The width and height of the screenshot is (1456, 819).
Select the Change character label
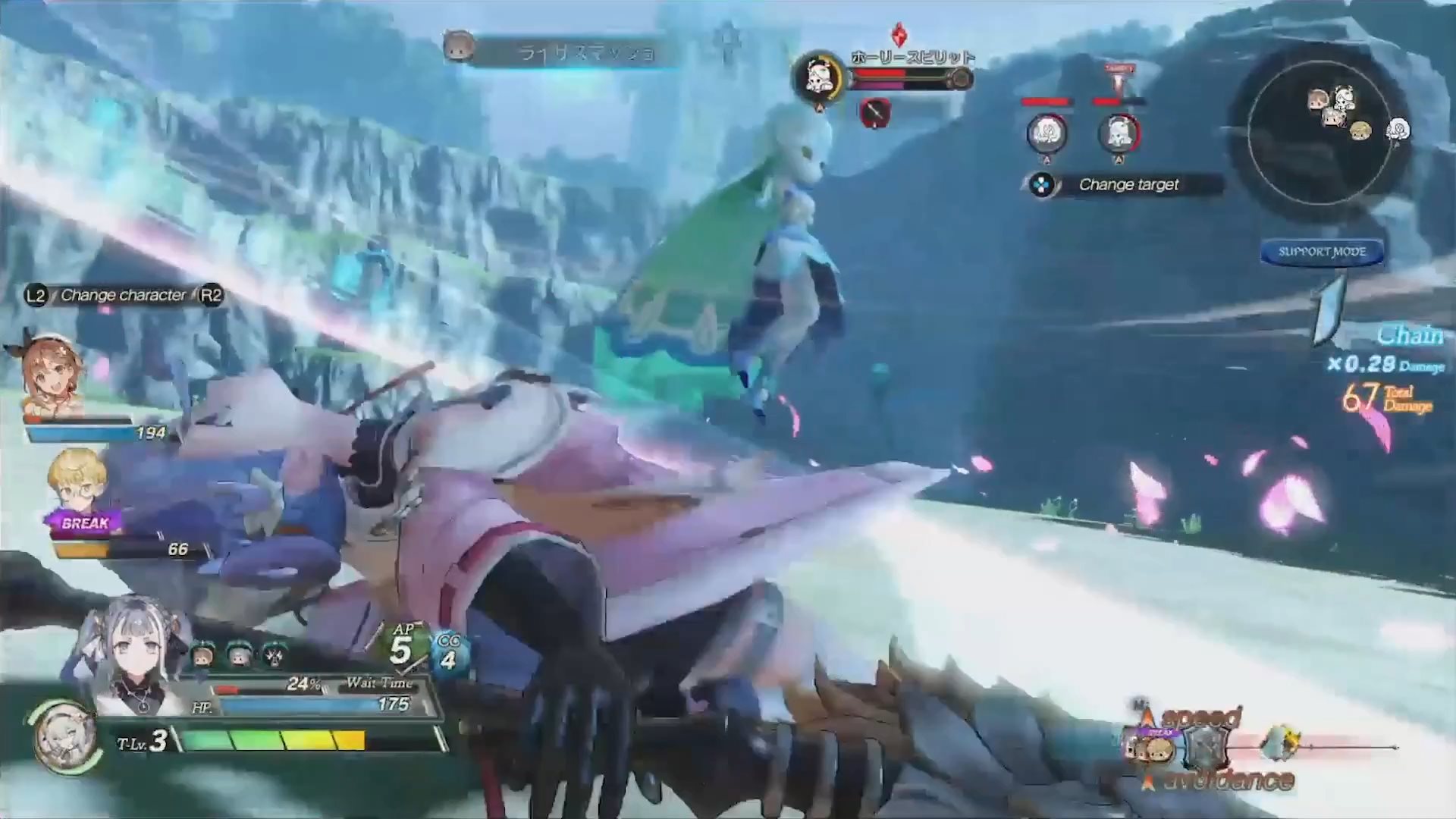tap(123, 295)
